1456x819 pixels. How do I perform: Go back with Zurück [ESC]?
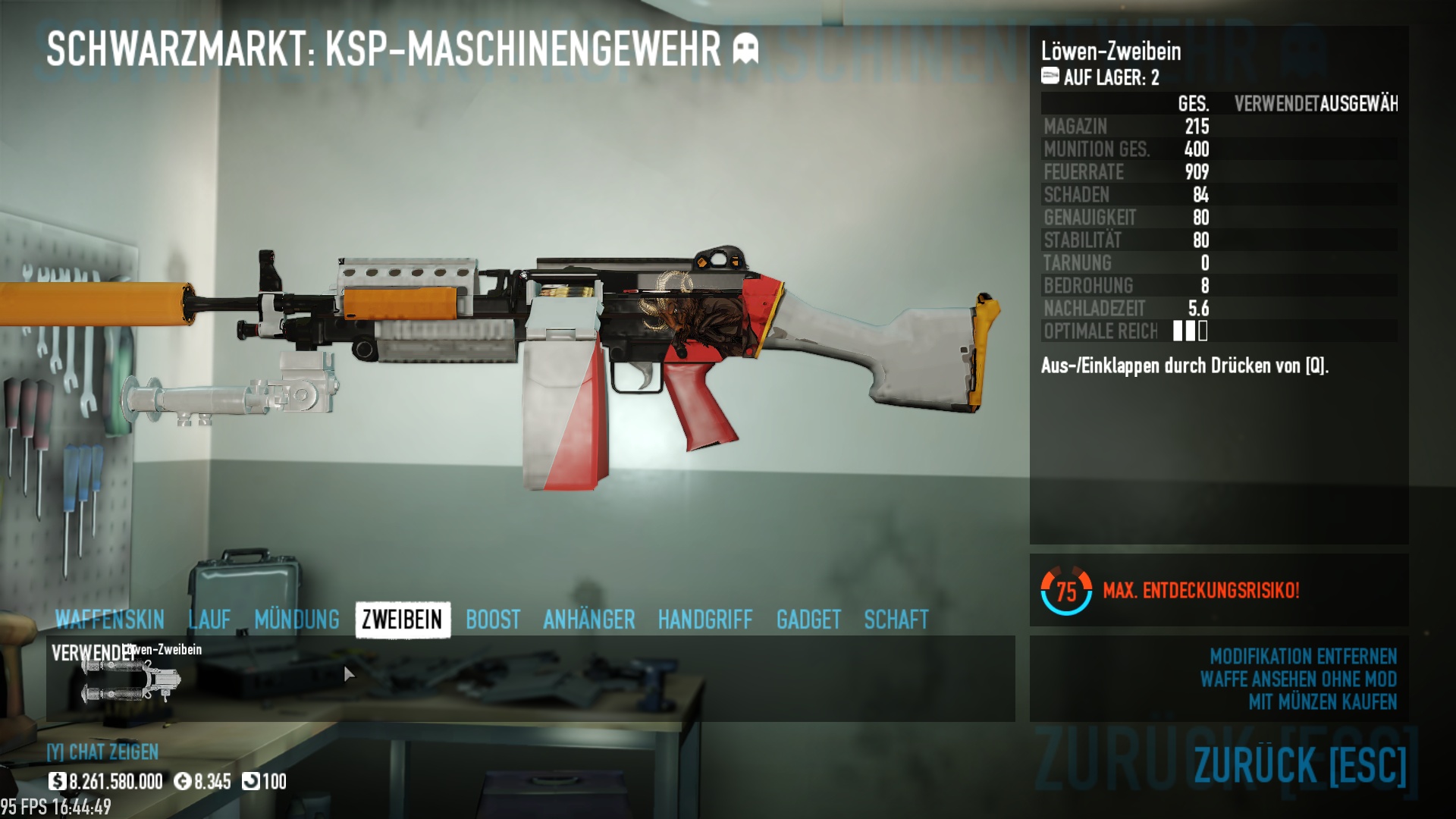point(1300,764)
